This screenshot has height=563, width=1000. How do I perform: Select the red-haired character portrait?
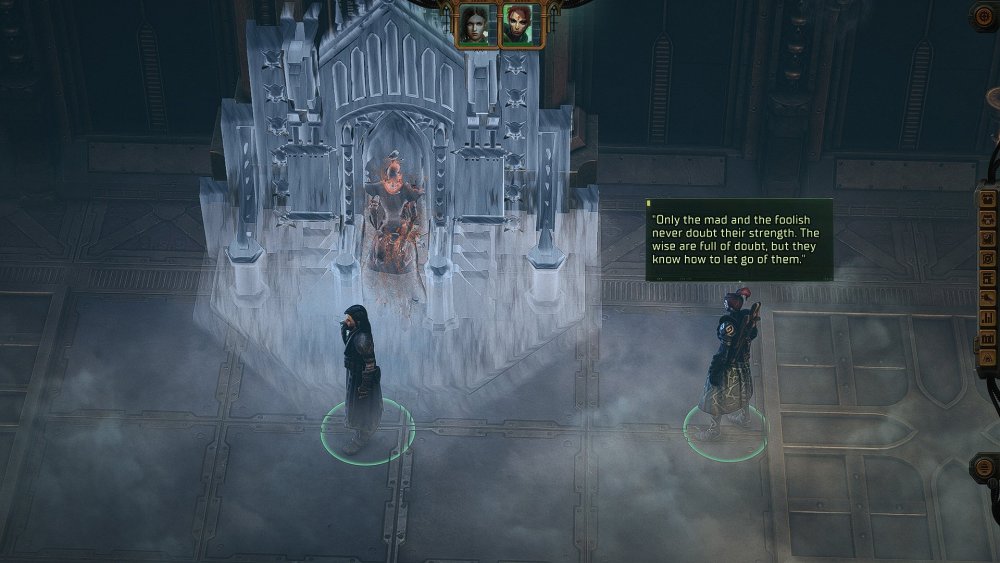pyautogui.click(x=520, y=23)
